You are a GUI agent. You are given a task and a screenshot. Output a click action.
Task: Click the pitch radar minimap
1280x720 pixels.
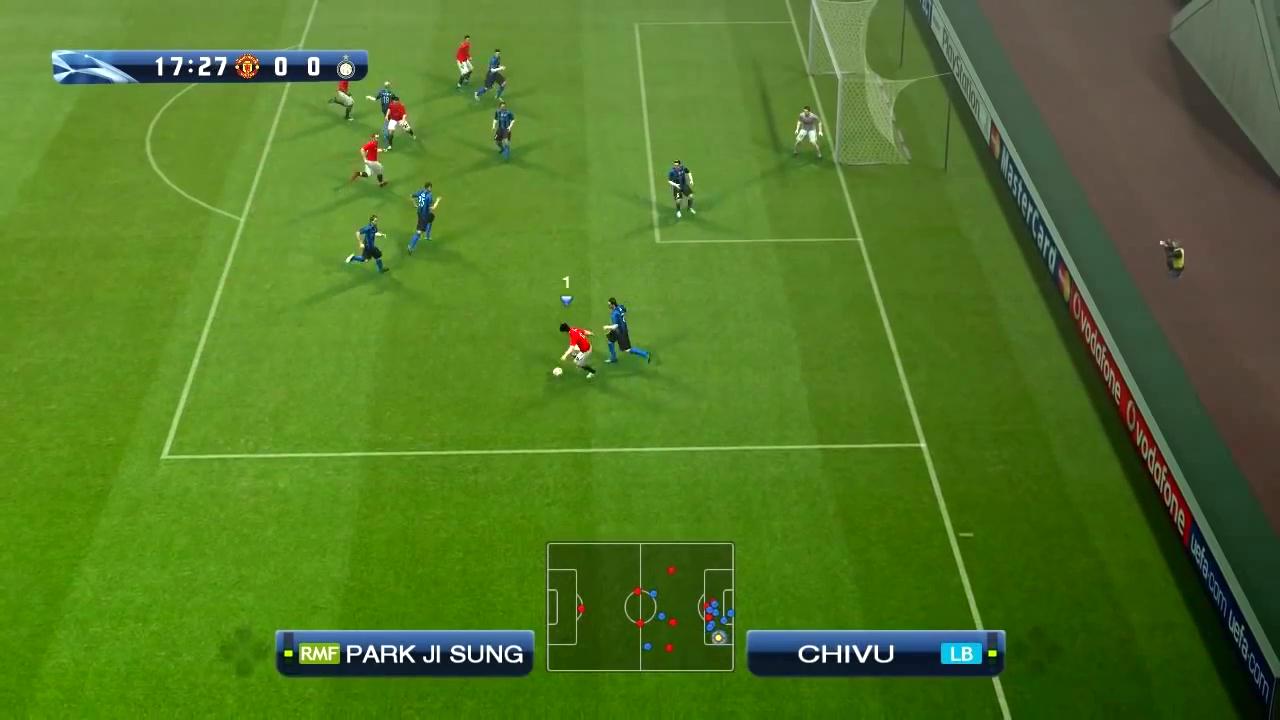click(640, 607)
